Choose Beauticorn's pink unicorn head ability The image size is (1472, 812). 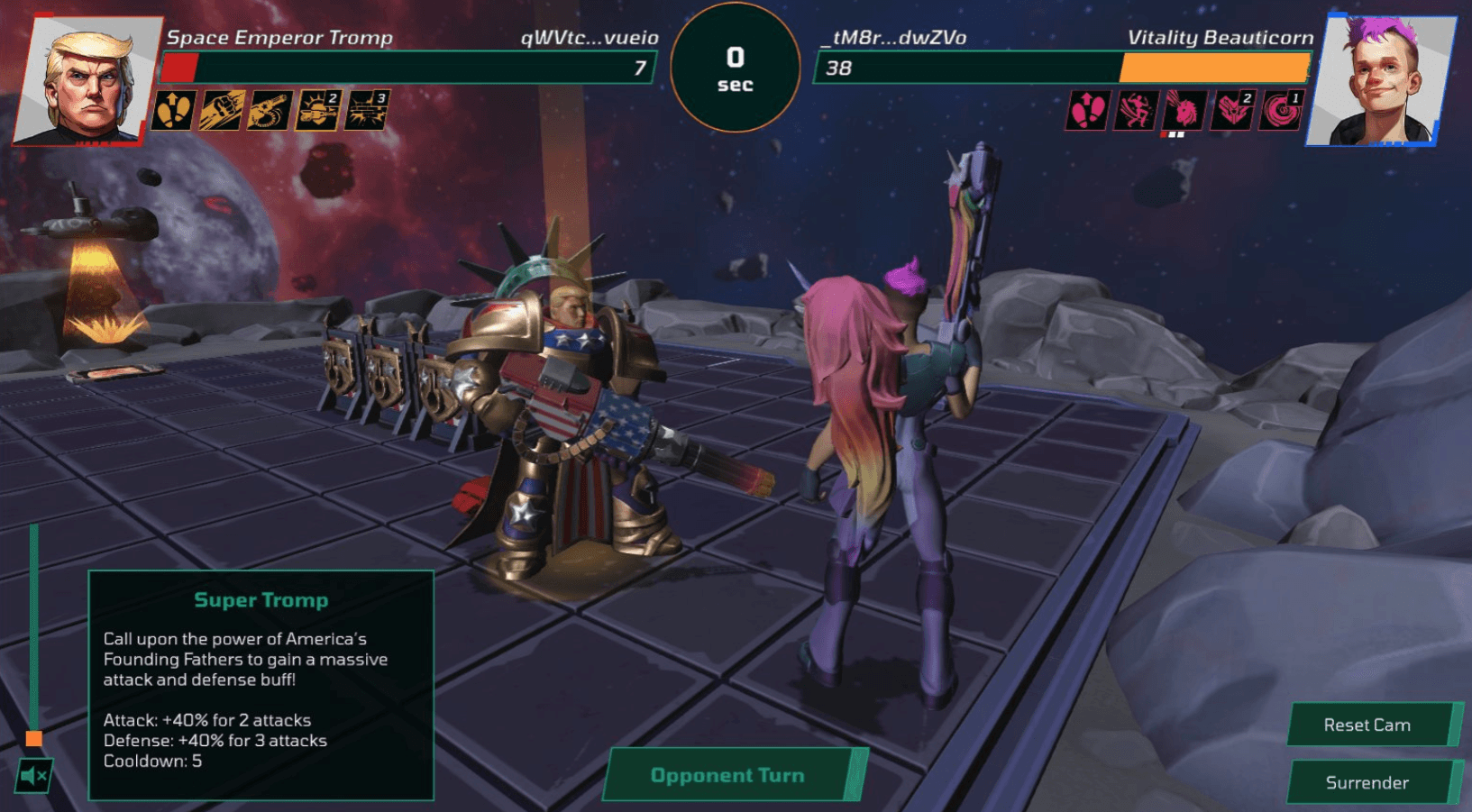[x=1184, y=111]
